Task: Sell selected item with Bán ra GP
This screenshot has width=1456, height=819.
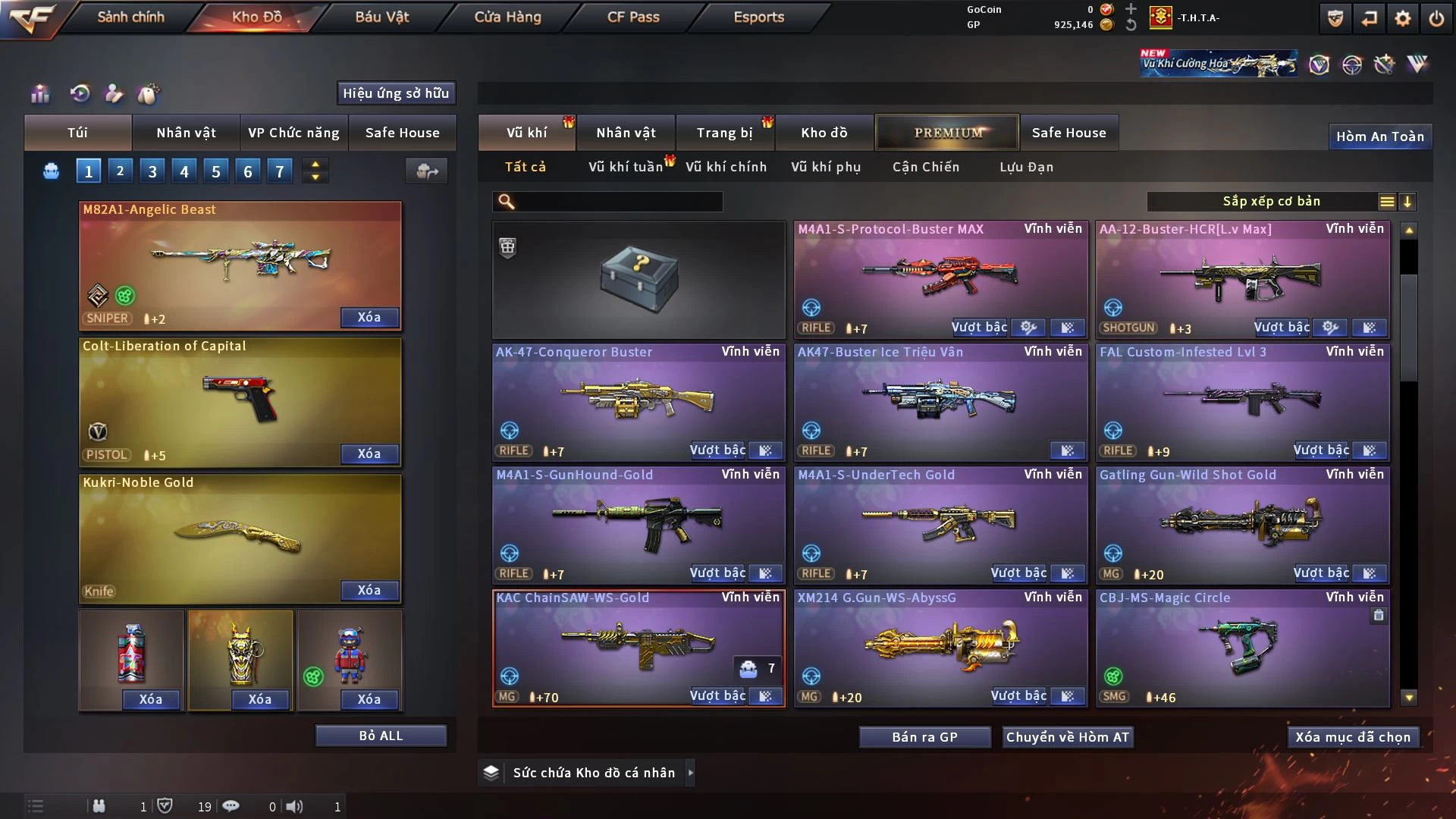Action: coord(924,737)
